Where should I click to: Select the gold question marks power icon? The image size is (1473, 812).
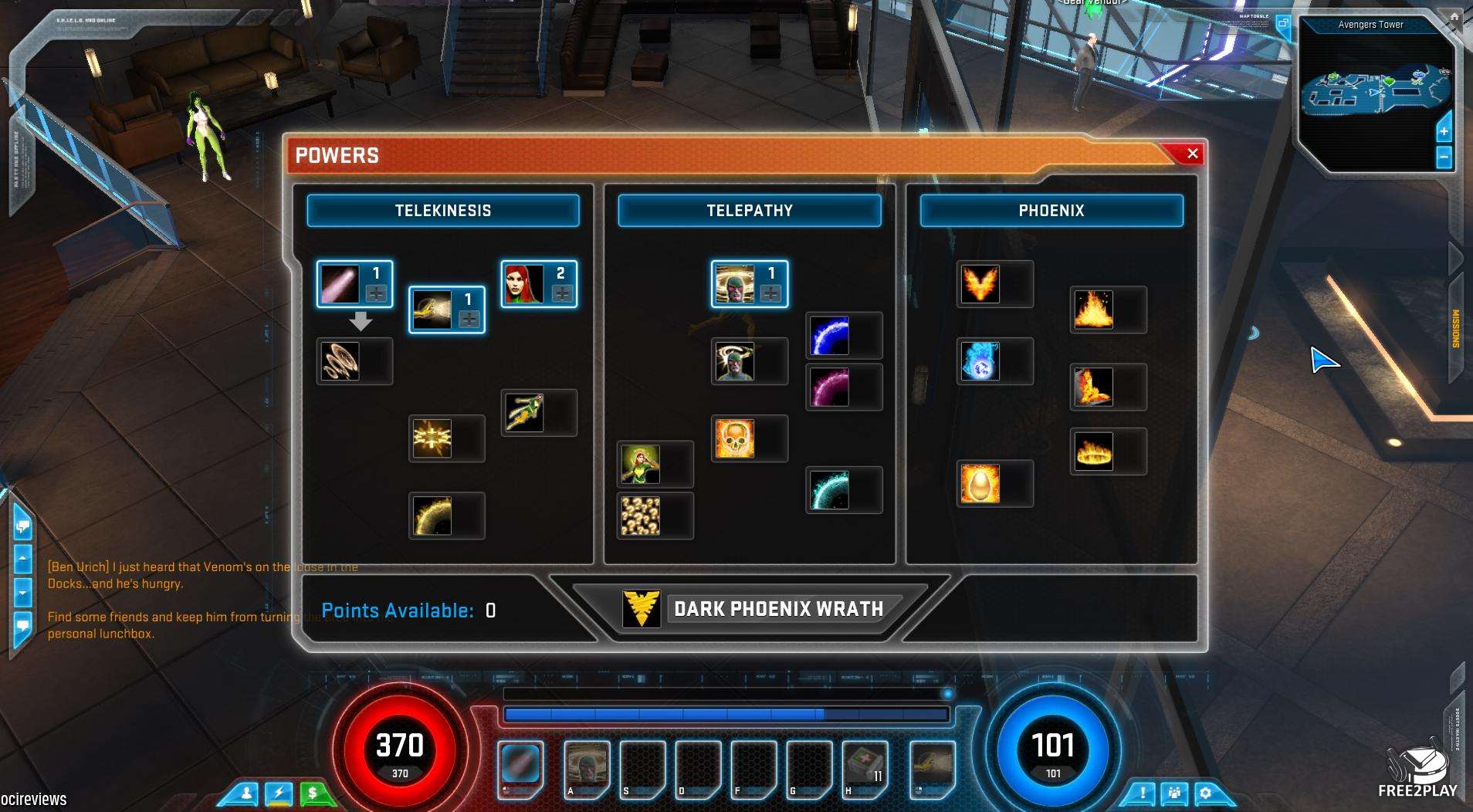click(x=641, y=516)
